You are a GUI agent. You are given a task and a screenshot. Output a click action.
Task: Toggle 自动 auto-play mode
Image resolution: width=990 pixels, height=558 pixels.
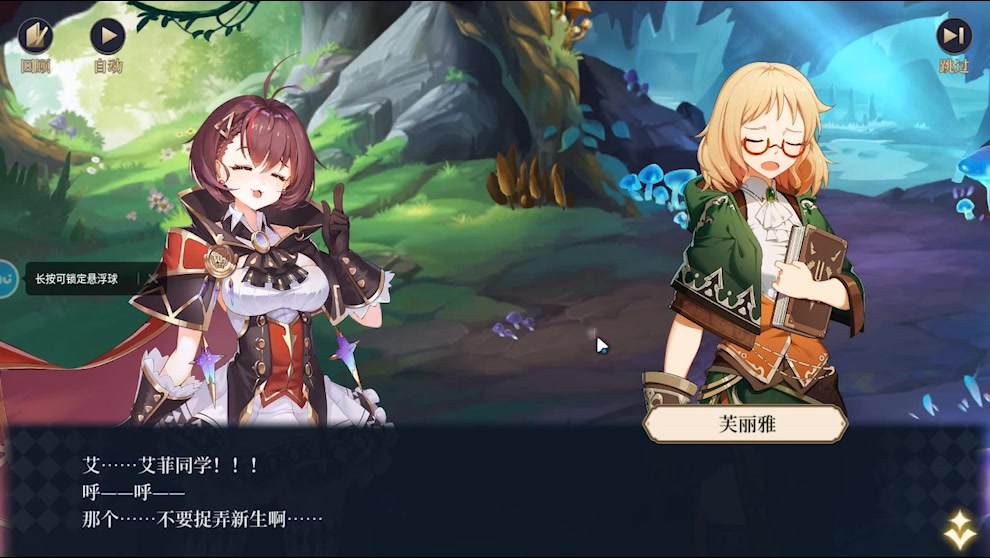(107, 37)
